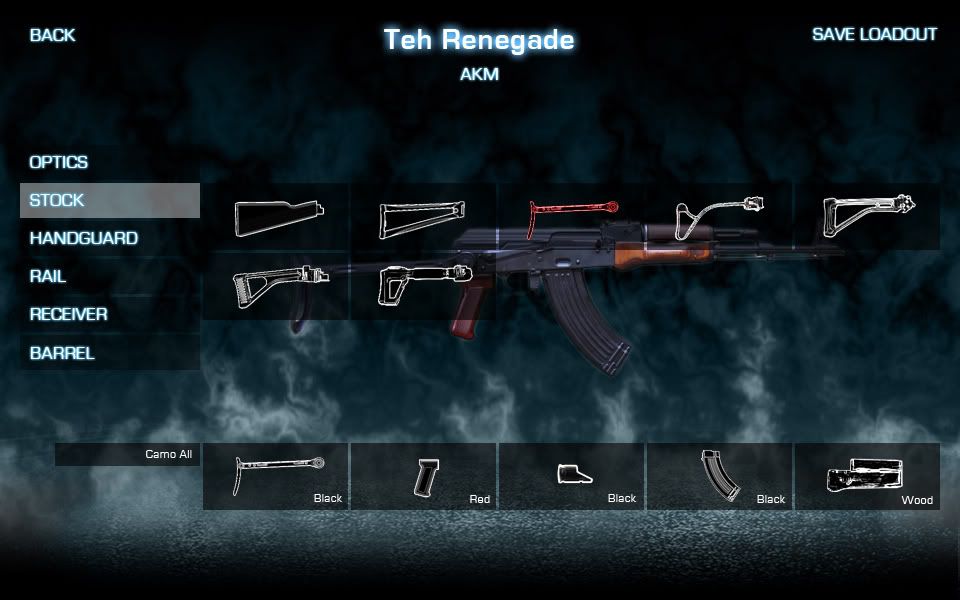
Task: Open the OPTICS category
Action: point(59,162)
